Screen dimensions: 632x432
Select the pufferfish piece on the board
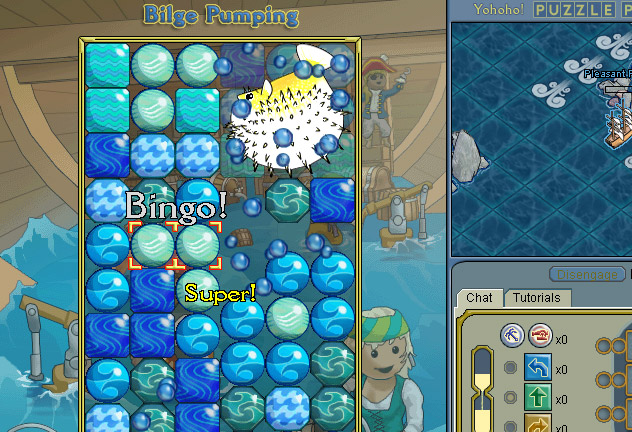(282, 116)
